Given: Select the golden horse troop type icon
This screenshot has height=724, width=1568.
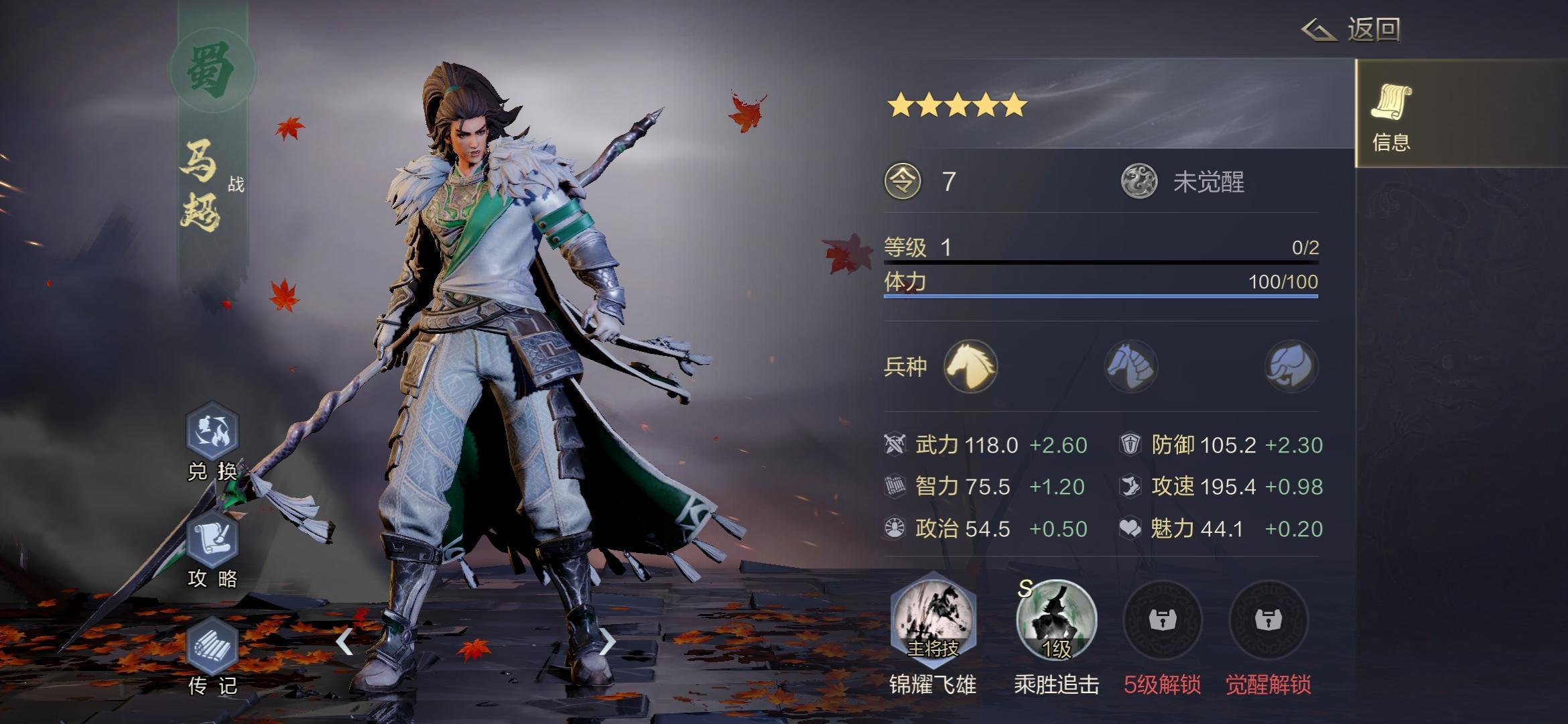Looking at the screenshot, I should pyautogui.click(x=970, y=366).
